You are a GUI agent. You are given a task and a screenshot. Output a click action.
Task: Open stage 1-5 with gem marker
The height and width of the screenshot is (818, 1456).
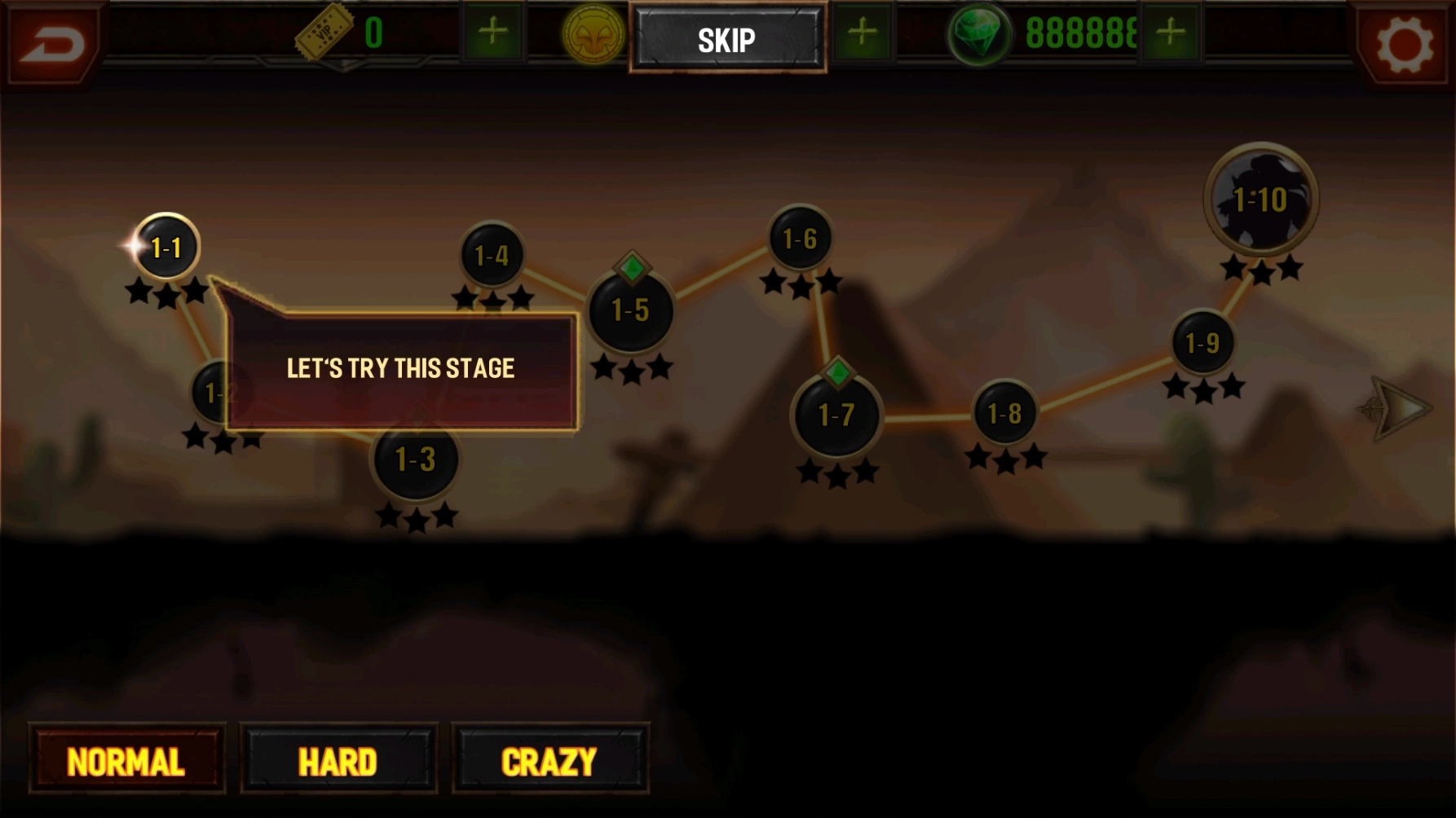click(630, 310)
